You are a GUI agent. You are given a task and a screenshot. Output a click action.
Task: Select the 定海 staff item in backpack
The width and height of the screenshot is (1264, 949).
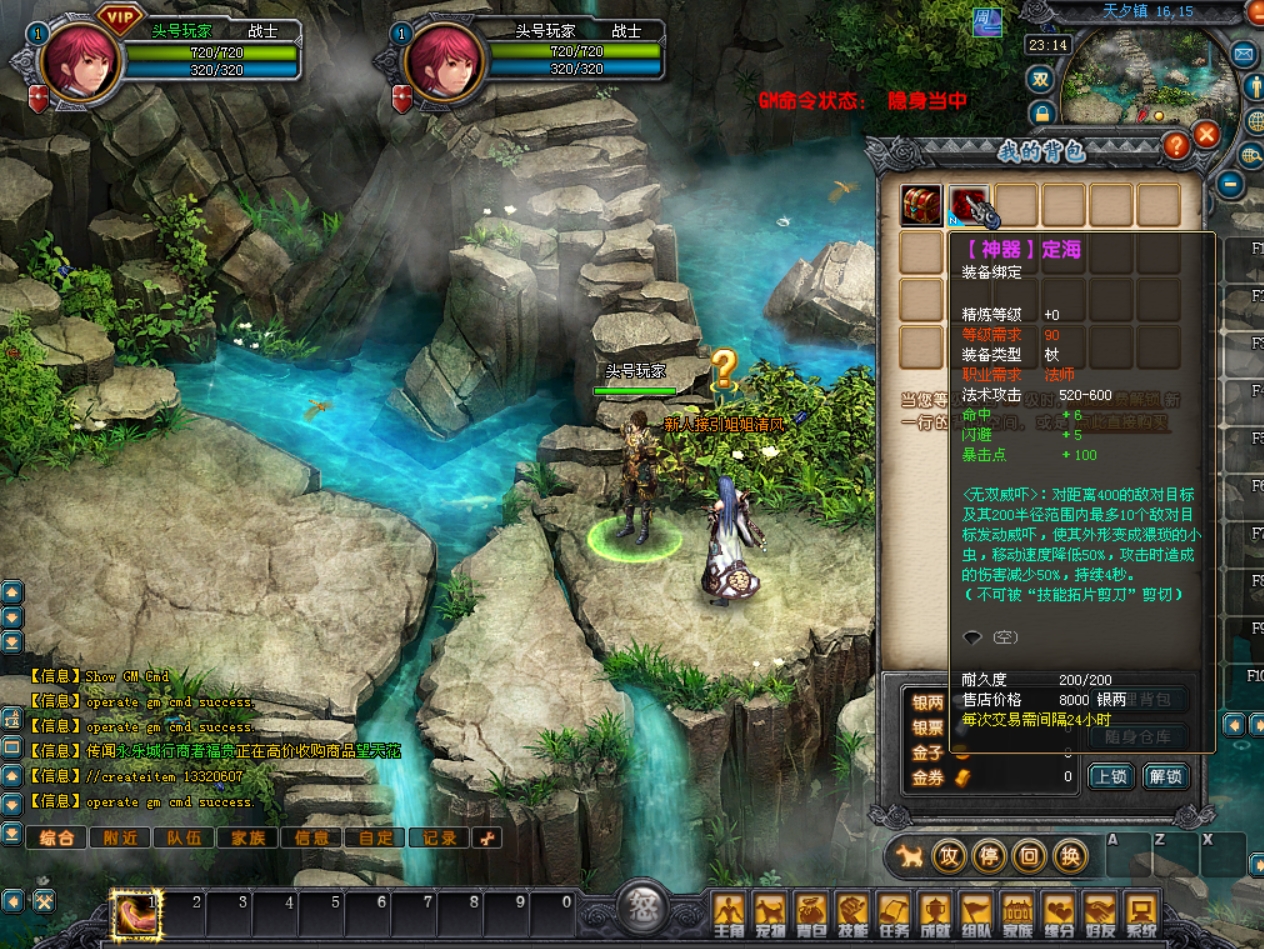point(969,205)
